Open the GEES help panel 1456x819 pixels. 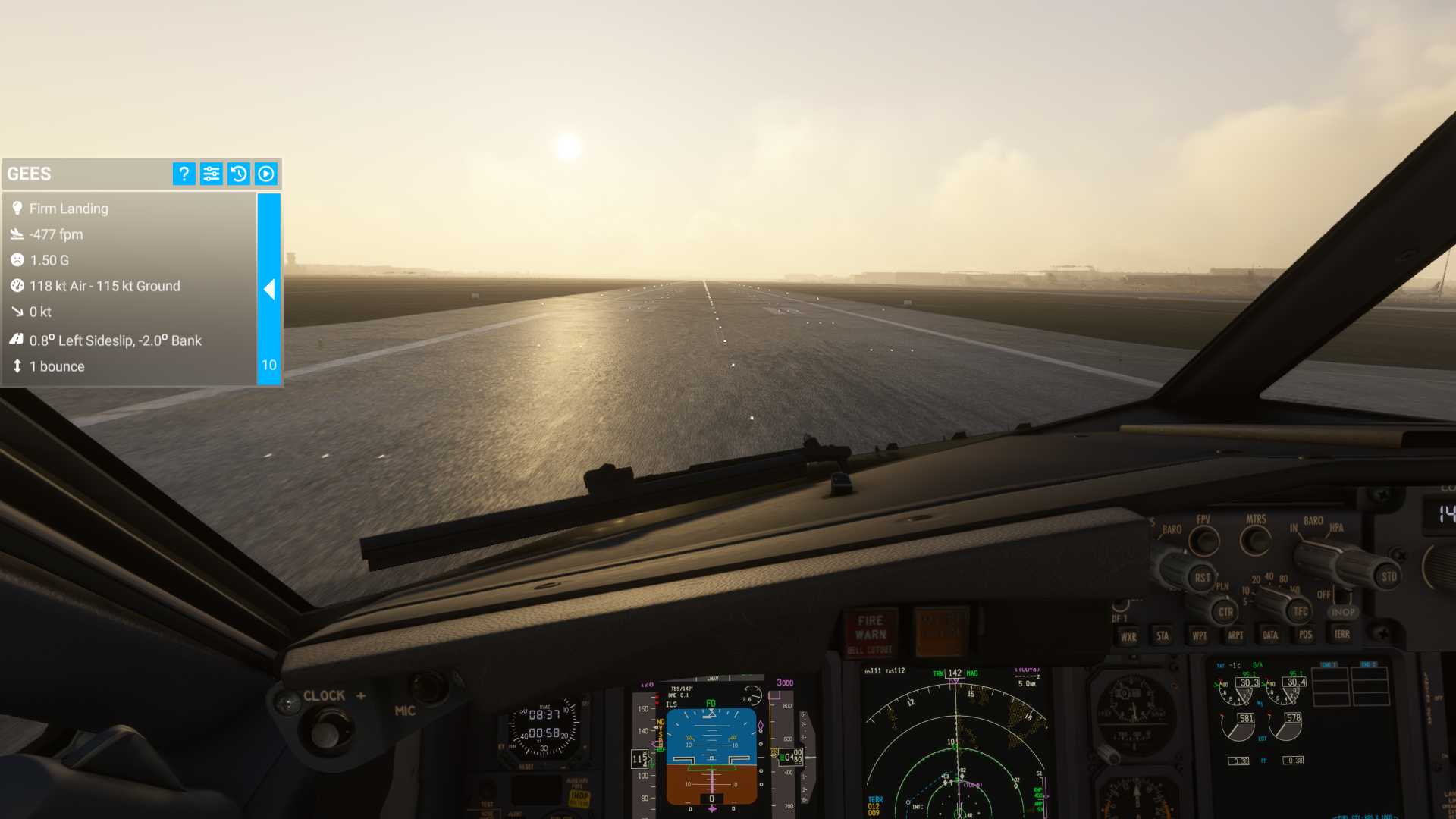183,174
